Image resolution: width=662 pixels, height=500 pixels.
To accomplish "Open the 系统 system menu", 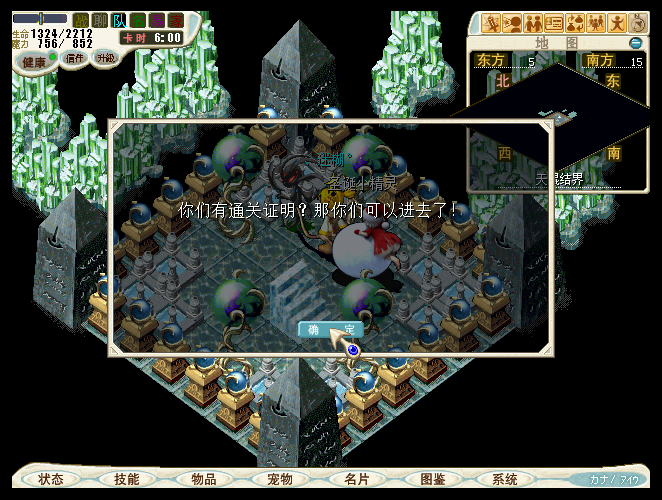I will (505, 479).
